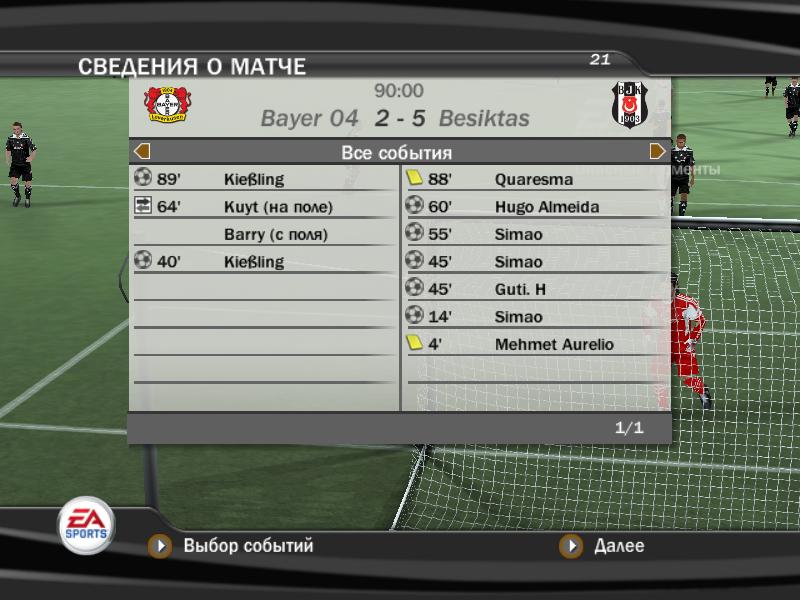
Task: Select Mehmet Aurelio's 4' yellow card row
Action: coord(535,344)
